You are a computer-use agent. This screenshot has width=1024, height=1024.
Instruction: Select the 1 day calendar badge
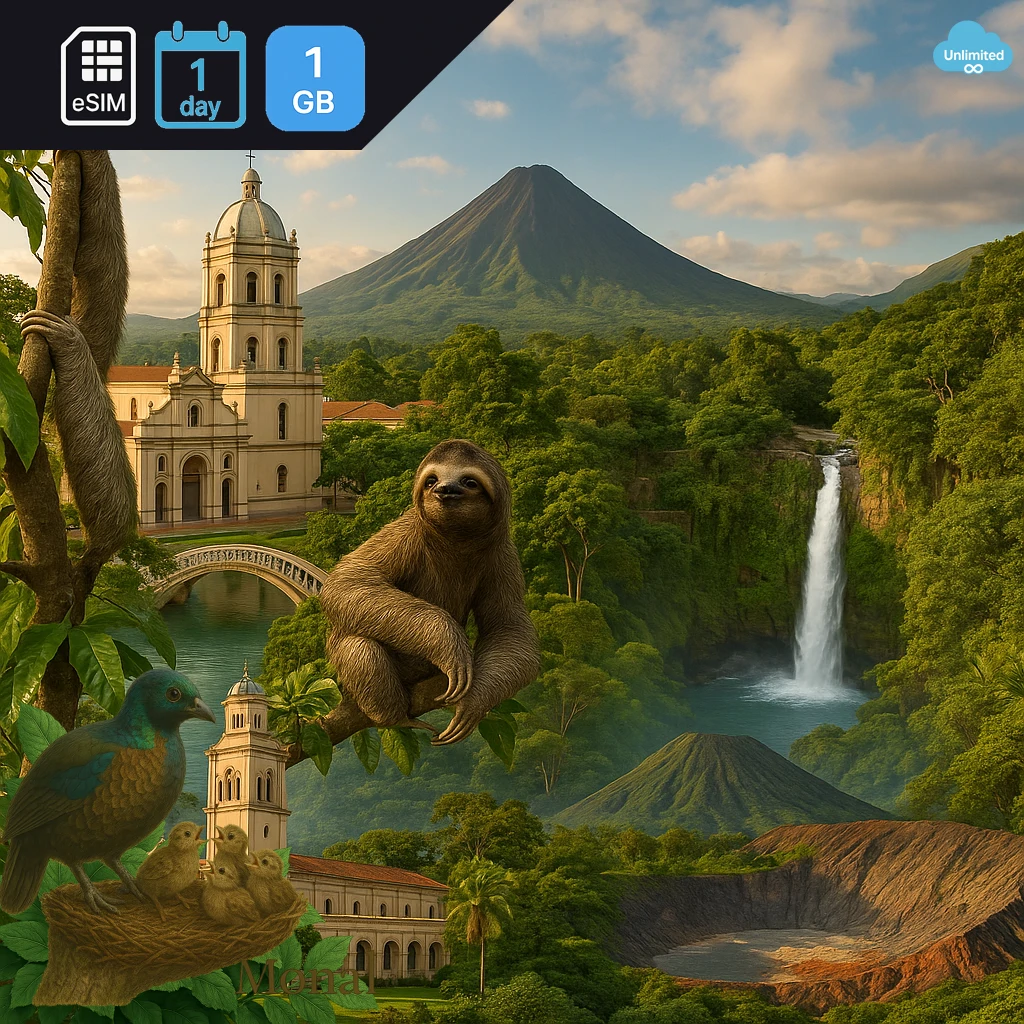click(200, 77)
